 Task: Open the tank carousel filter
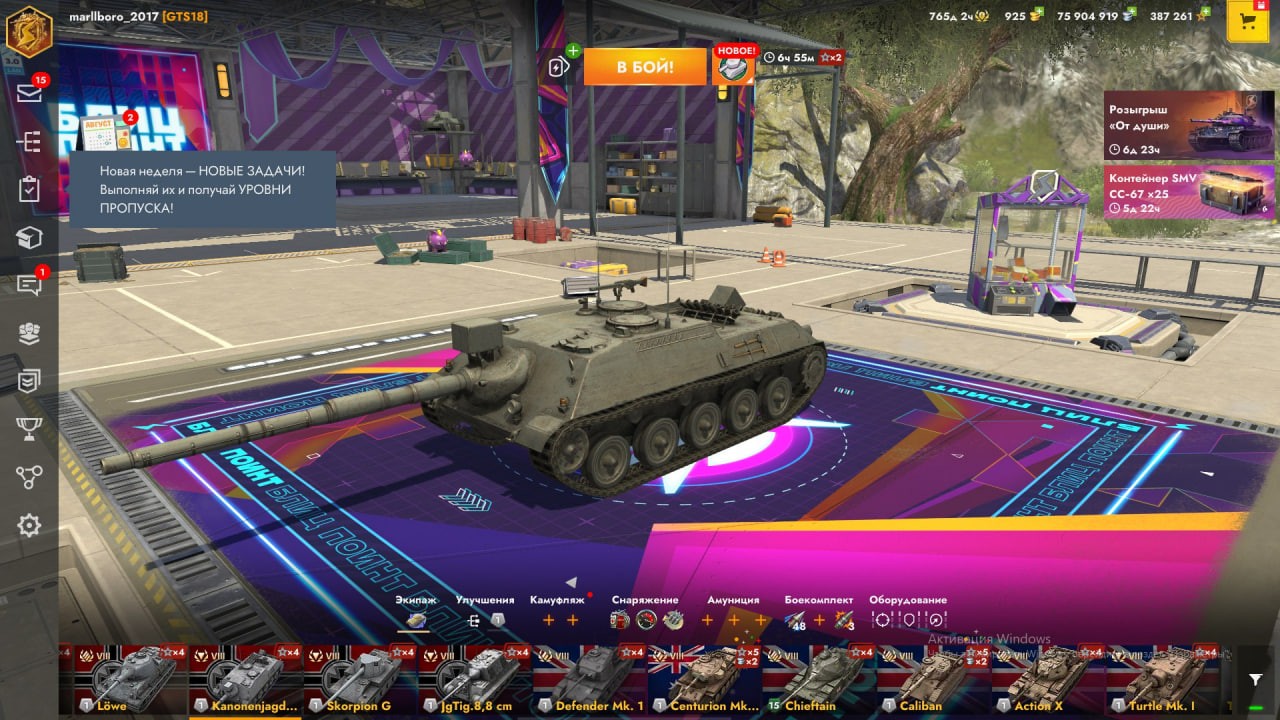(1255, 680)
